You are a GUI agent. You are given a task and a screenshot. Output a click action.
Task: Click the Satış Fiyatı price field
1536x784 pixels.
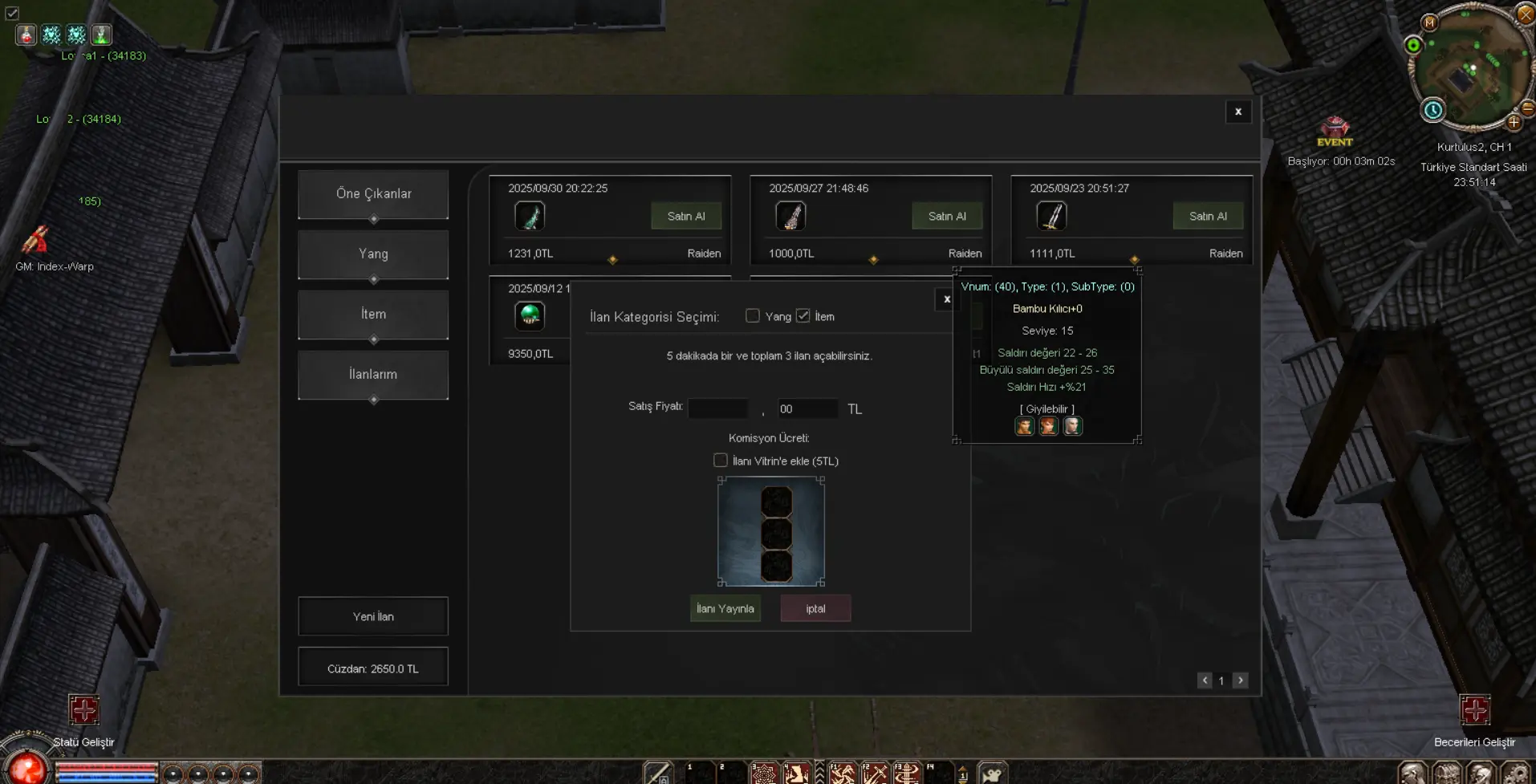tap(718, 408)
